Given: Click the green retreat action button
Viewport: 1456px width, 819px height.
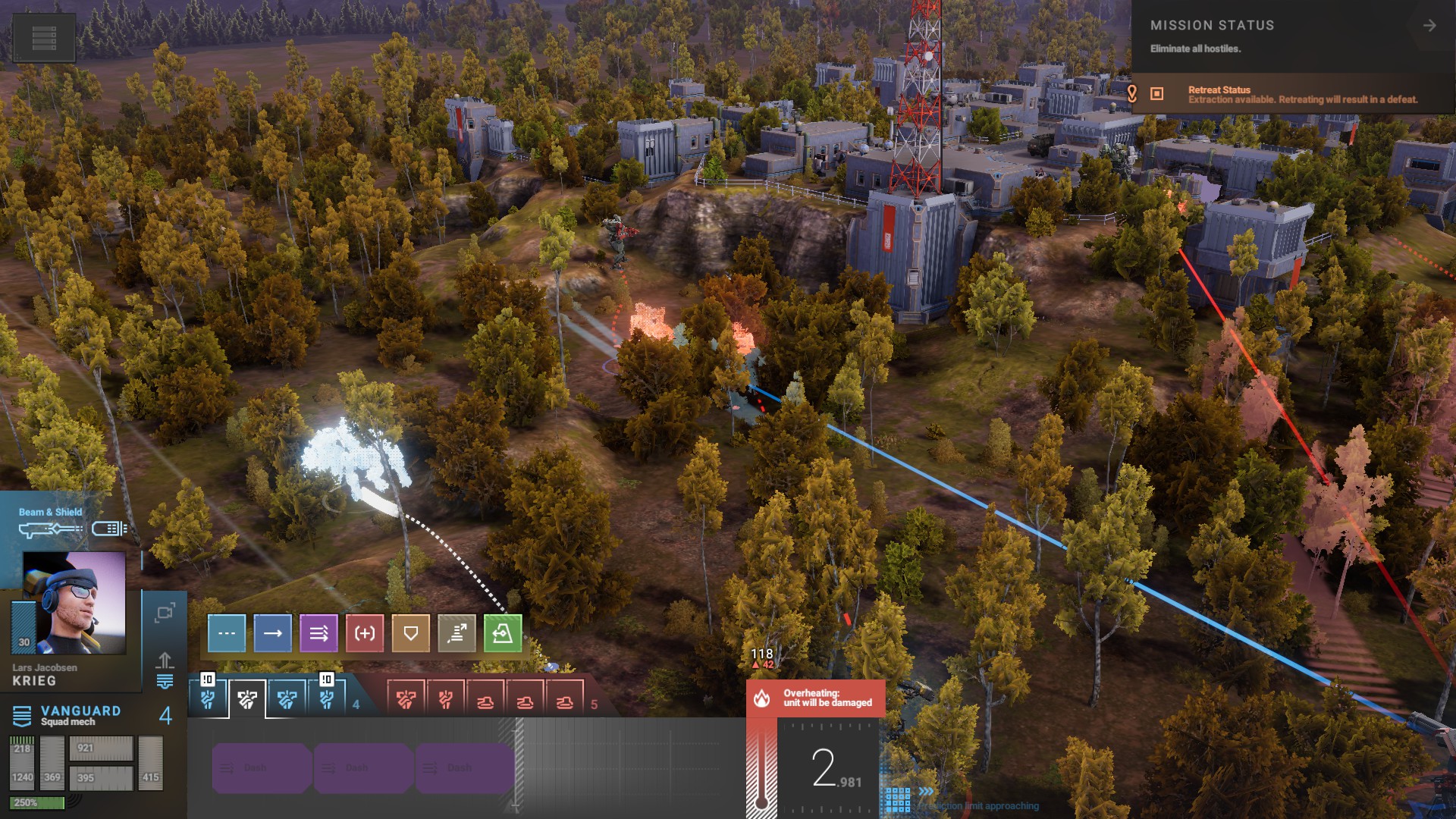Looking at the screenshot, I should click(x=503, y=633).
